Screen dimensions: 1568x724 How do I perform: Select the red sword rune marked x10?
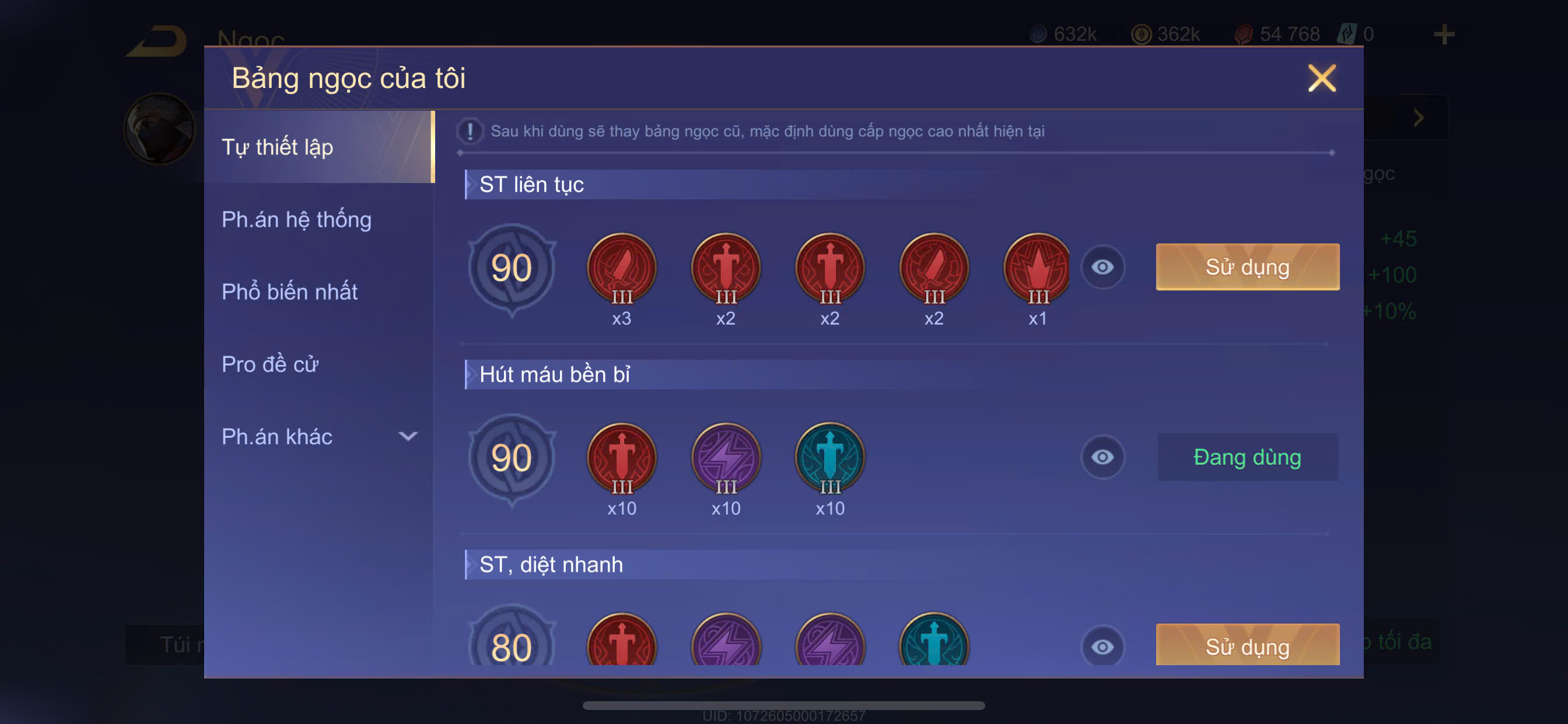point(621,458)
